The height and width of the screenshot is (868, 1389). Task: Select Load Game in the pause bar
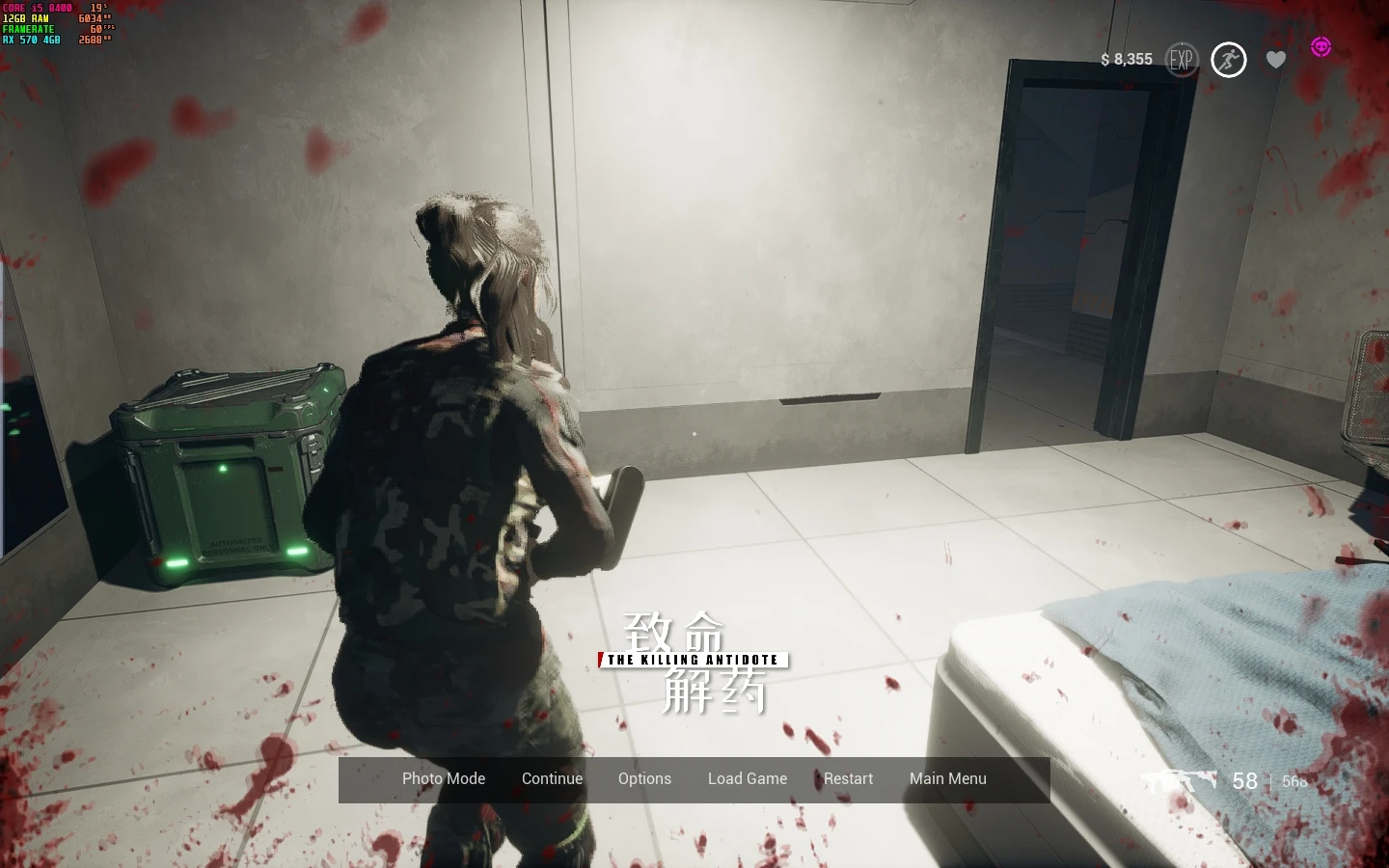pyautogui.click(x=748, y=779)
